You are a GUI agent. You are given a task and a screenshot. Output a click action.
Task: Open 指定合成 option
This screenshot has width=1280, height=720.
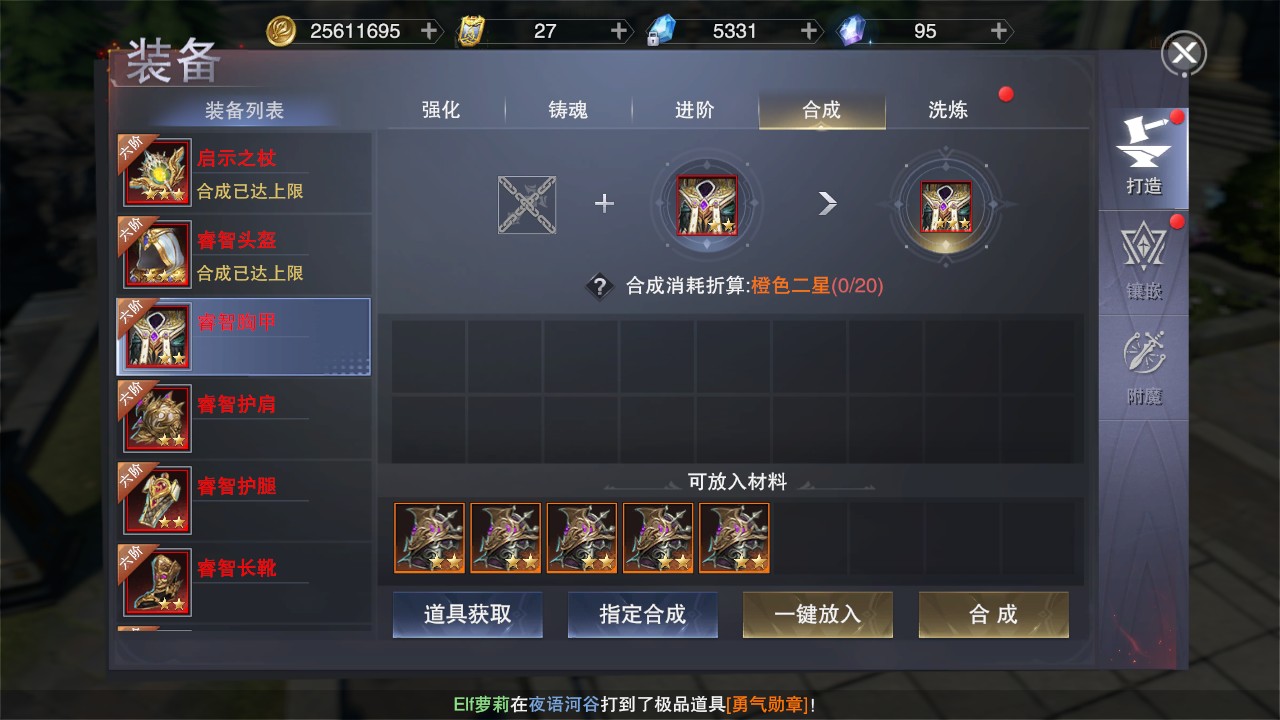click(642, 614)
